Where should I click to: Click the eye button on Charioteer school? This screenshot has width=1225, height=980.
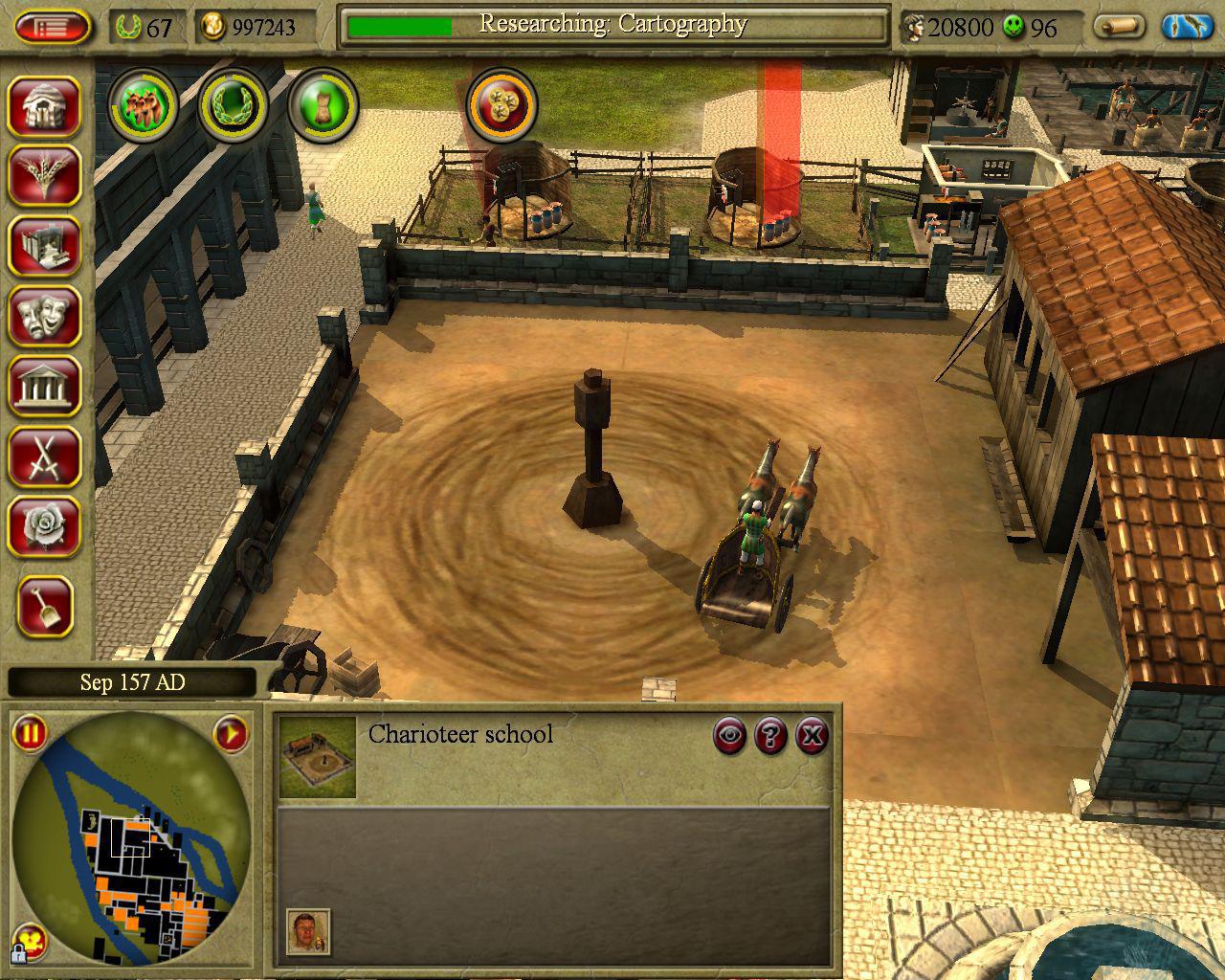[x=730, y=735]
